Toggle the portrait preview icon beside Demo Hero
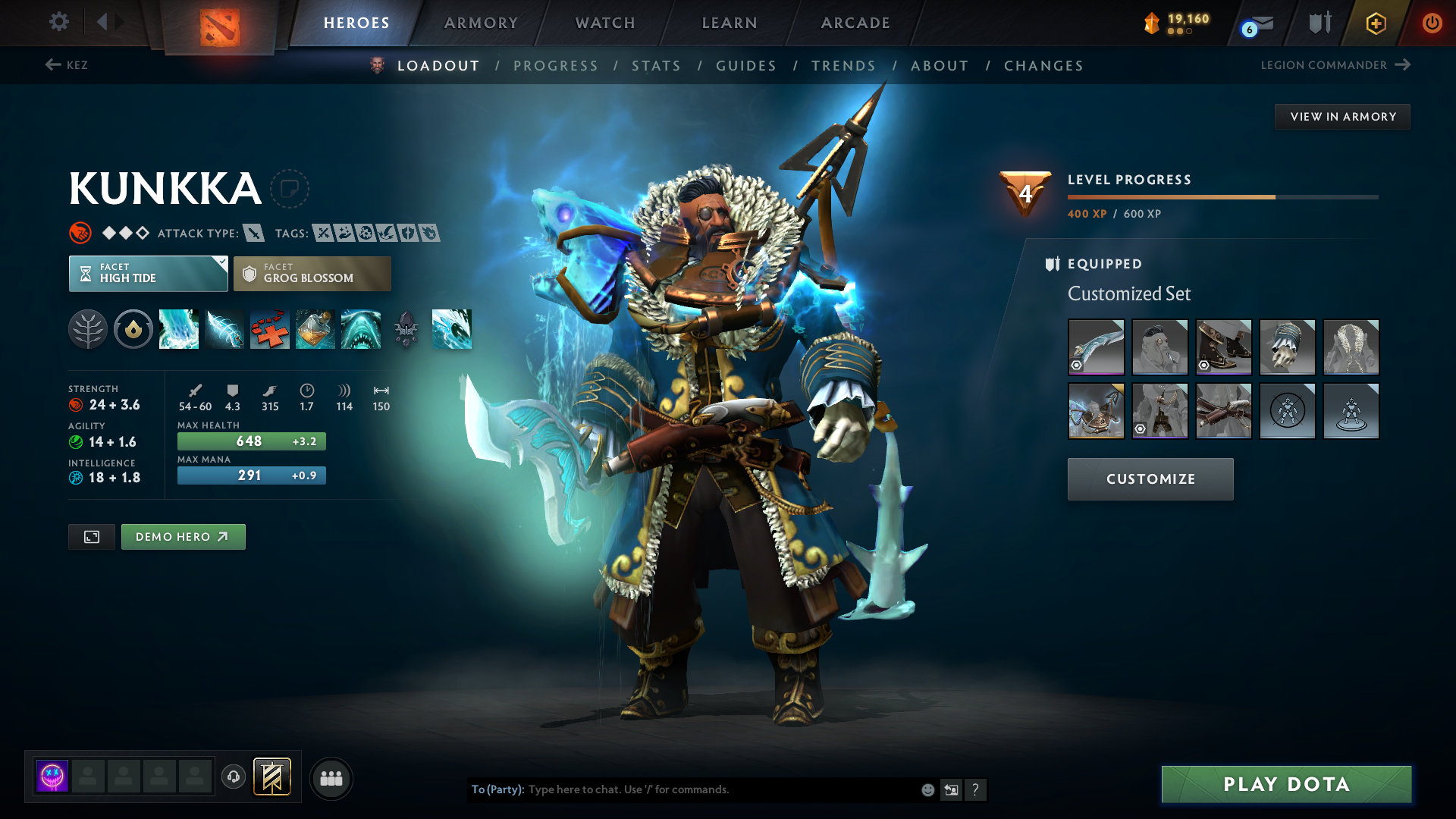The height and width of the screenshot is (819, 1456). [x=91, y=536]
